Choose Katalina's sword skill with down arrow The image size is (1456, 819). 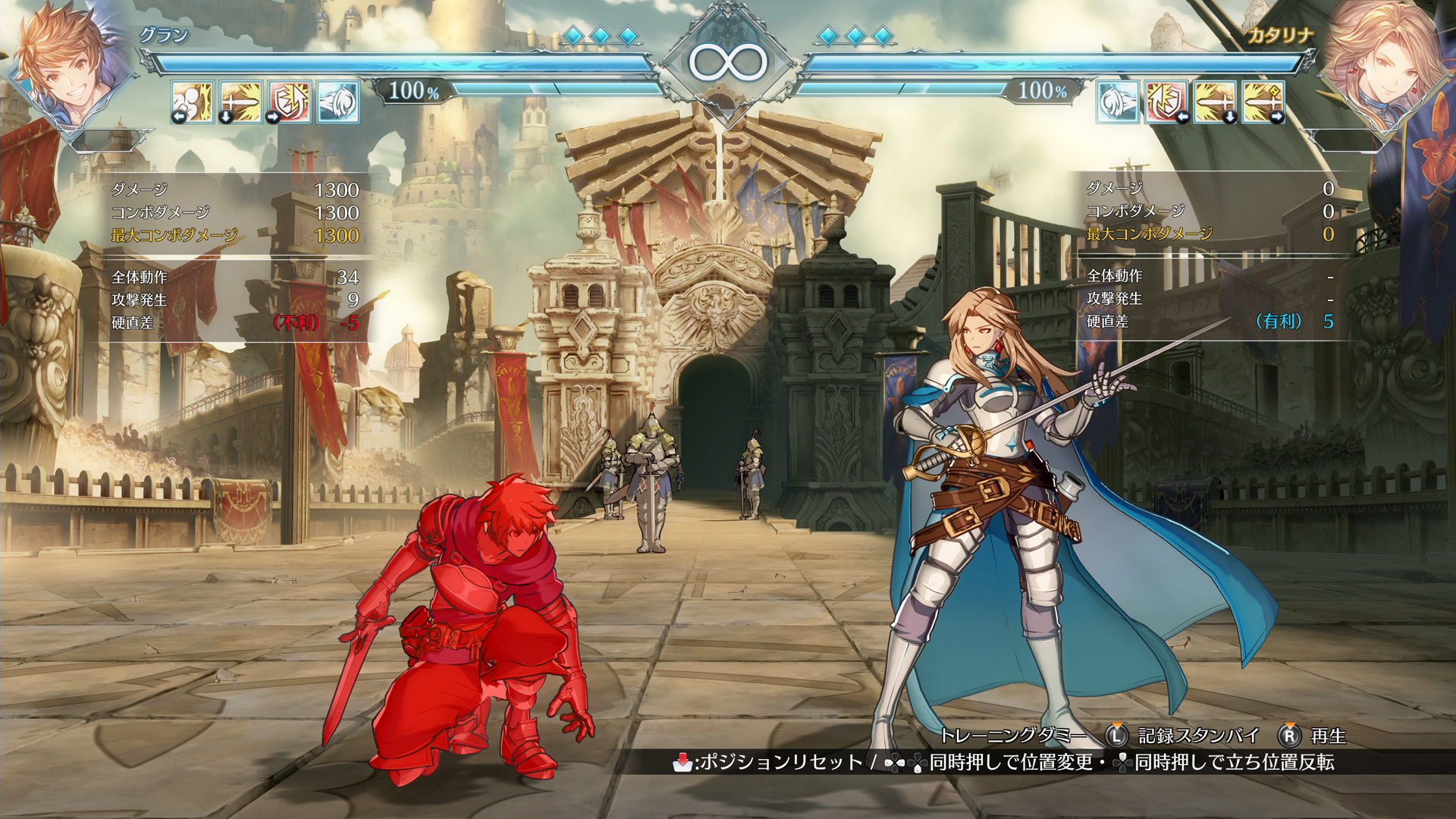[x=1215, y=102]
